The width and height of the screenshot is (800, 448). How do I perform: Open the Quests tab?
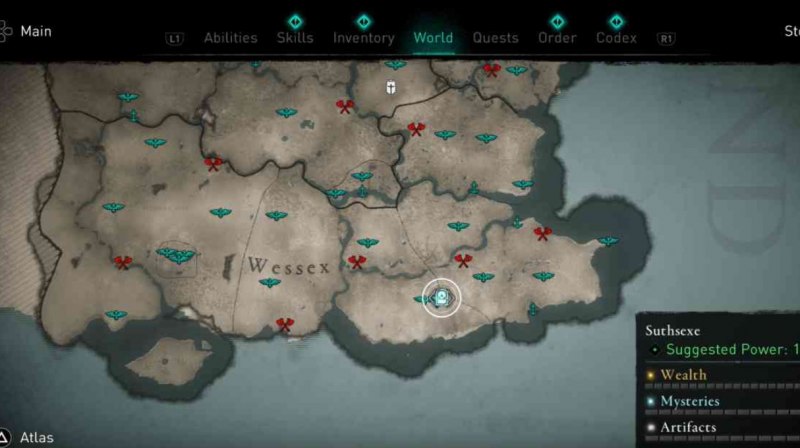pos(495,38)
